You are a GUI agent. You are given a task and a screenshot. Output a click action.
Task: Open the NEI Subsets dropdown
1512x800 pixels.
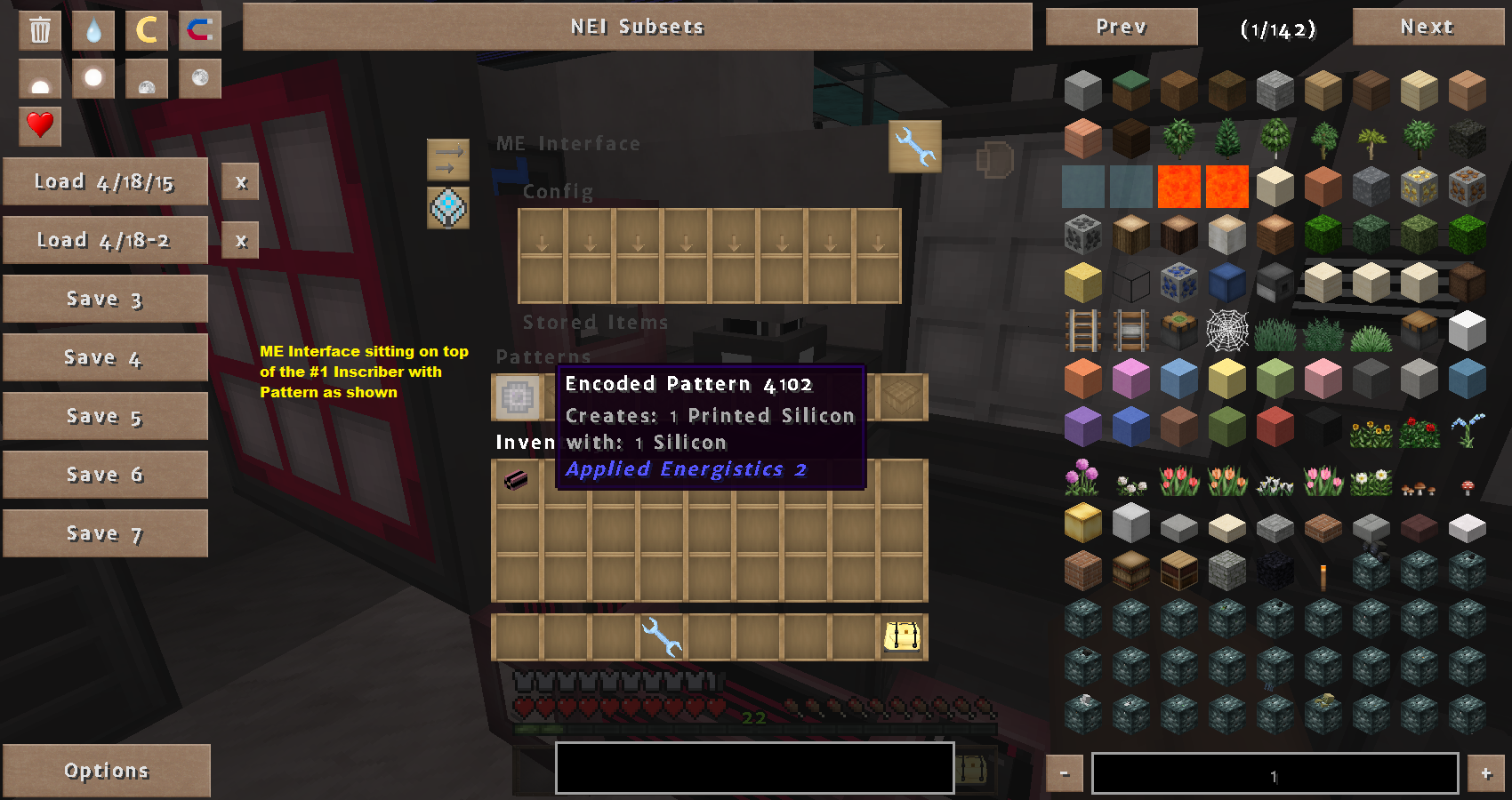pyautogui.click(x=637, y=27)
